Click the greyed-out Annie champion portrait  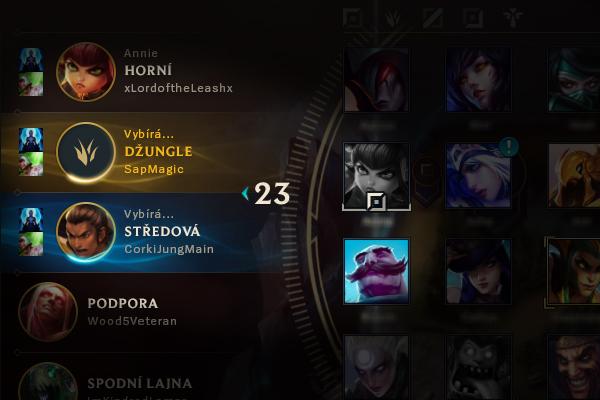pyautogui.click(x=375, y=174)
